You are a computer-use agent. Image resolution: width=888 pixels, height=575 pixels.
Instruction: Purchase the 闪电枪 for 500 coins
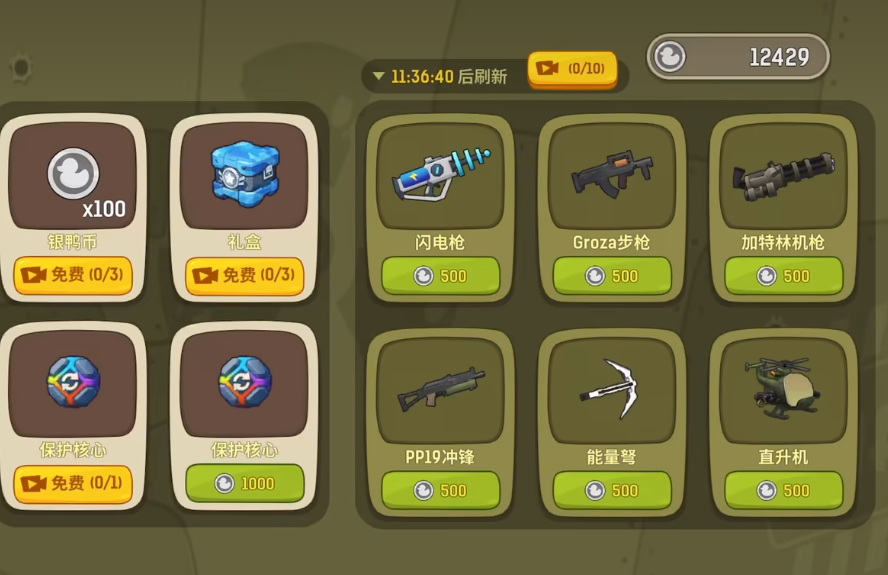(x=440, y=275)
